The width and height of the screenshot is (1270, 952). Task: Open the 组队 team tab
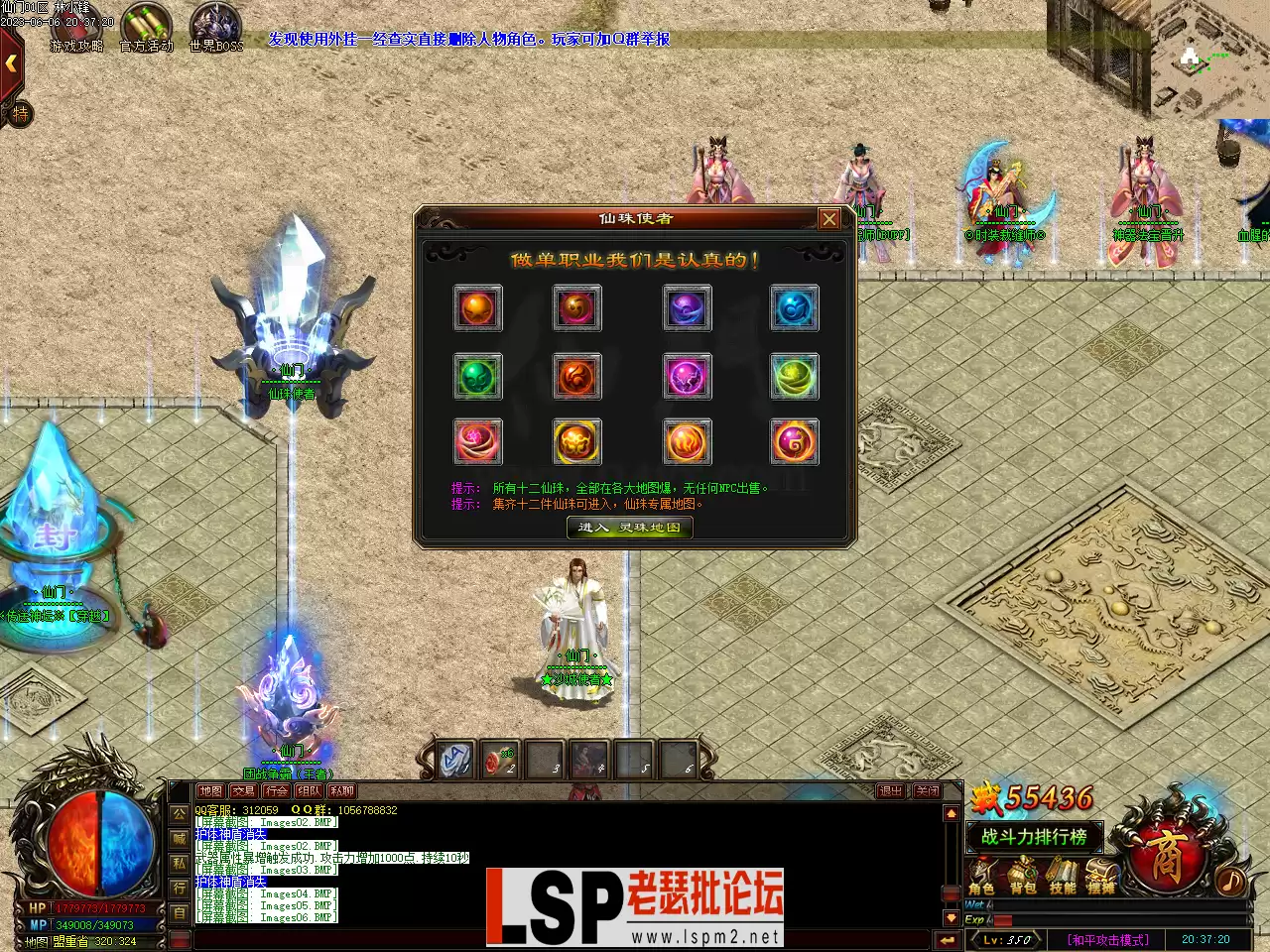click(309, 791)
